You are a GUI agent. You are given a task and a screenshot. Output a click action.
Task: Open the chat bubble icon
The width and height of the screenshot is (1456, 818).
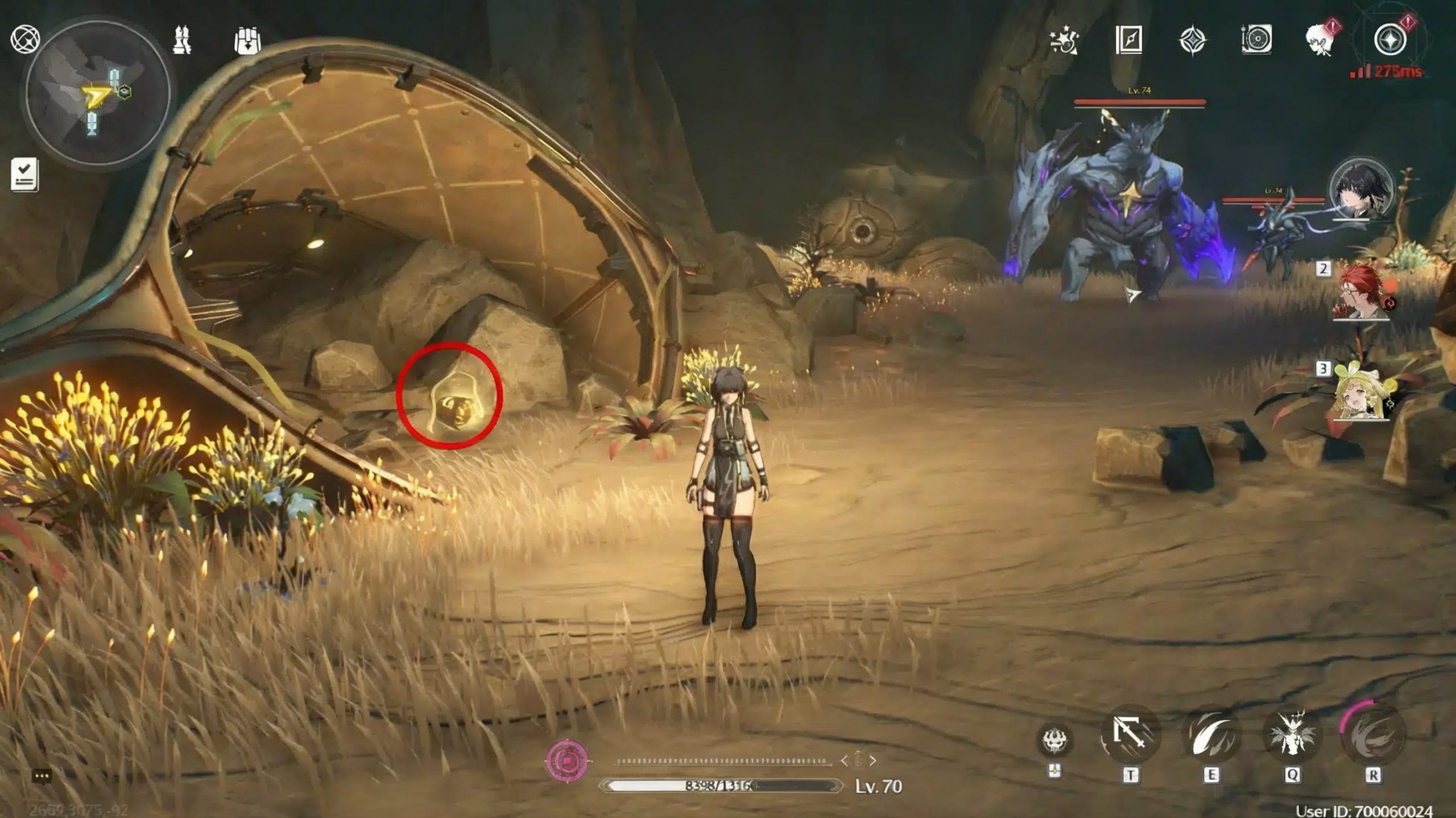pyautogui.click(x=43, y=776)
